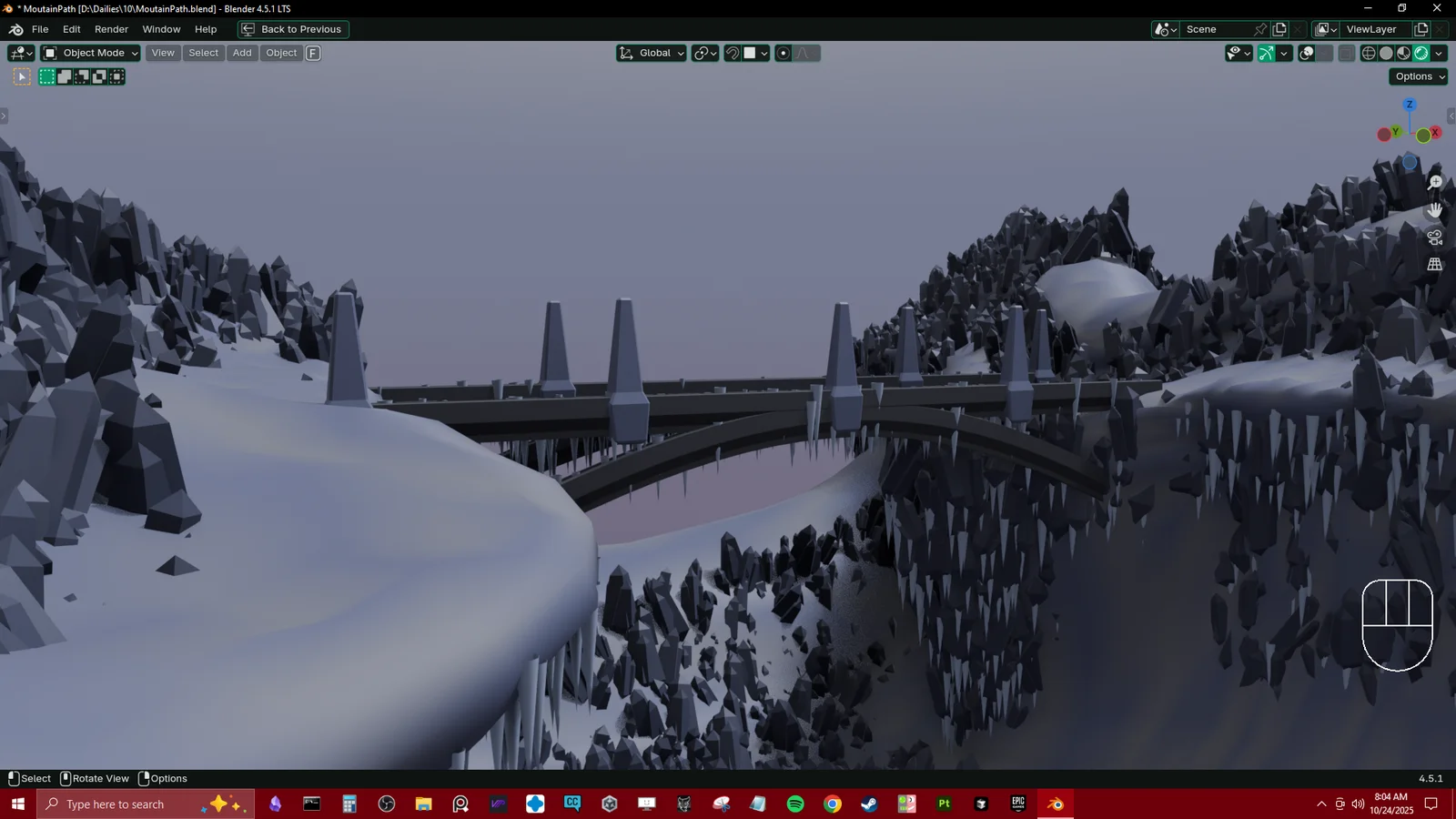Image resolution: width=1456 pixels, height=819 pixels.
Task: Click the move/pan hand icon
Action: (1434, 209)
